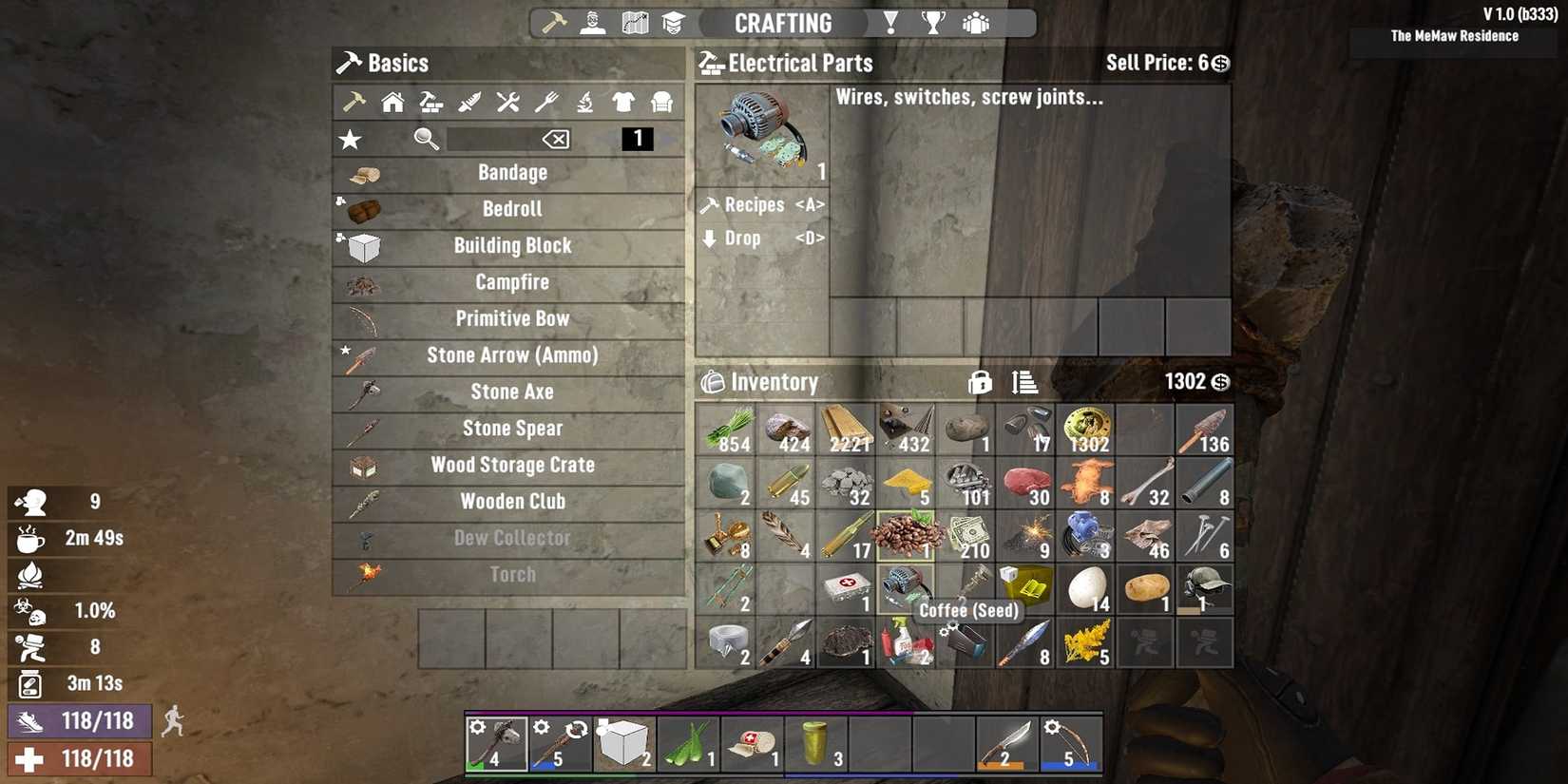The width and height of the screenshot is (1568, 784).
Task: Open the map icon in the top bar
Action: pyautogui.click(x=633, y=22)
